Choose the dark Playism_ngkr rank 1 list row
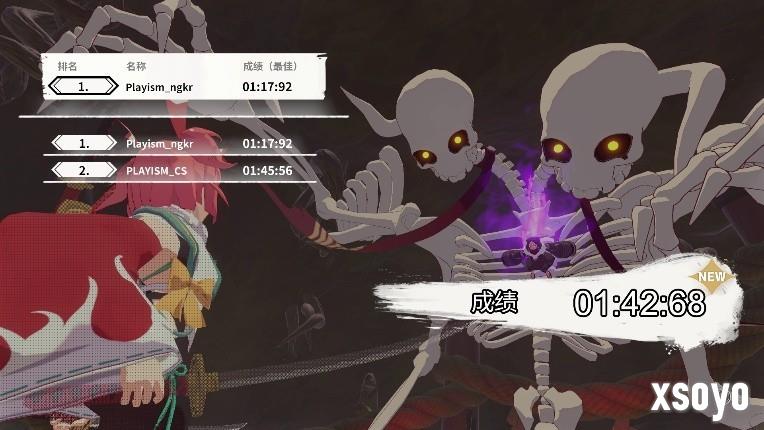764x430 pixels. point(180,144)
